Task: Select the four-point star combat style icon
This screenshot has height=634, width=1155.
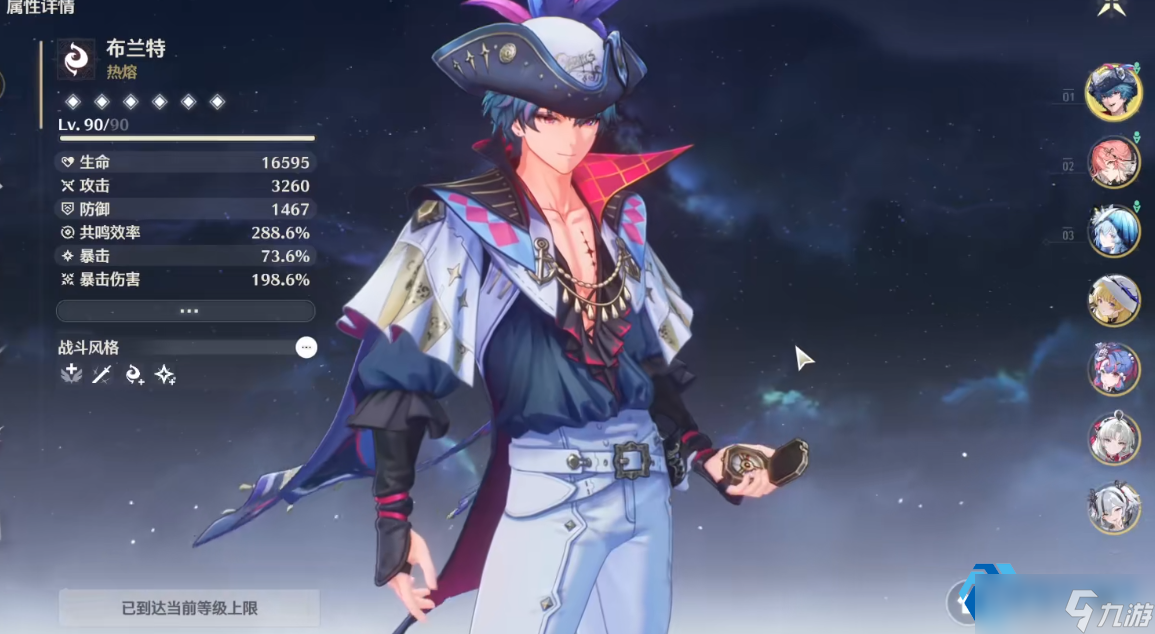Action: pyautogui.click(x=165, y=374)
